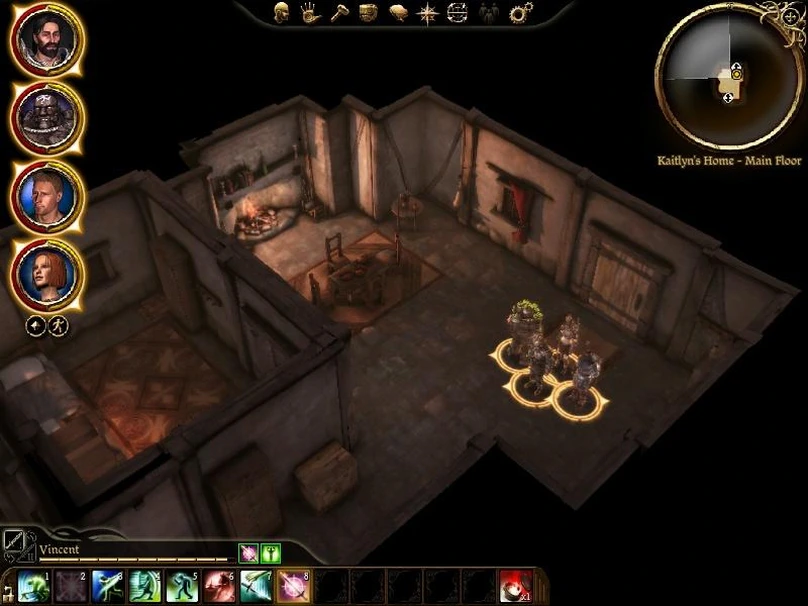Open the open-hand menu icon
808x606 pixels.
click(310, 13)
